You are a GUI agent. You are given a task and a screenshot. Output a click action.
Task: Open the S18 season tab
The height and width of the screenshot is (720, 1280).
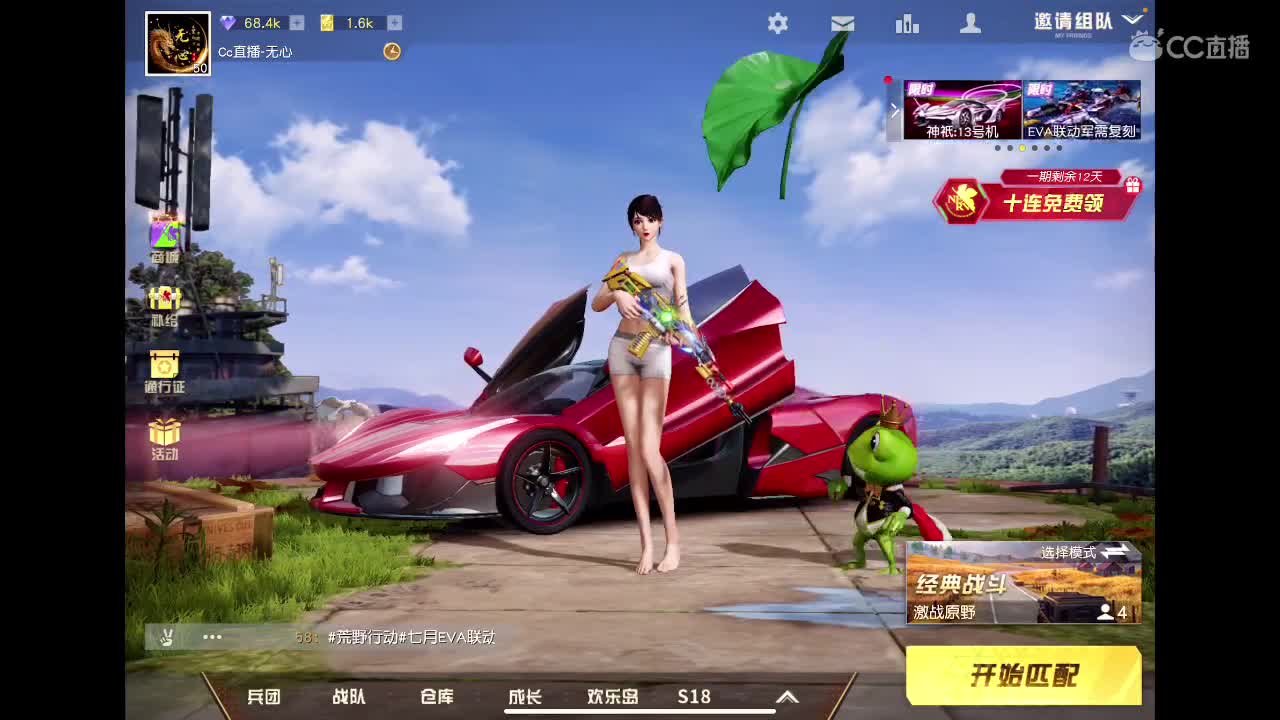[693, 697]
